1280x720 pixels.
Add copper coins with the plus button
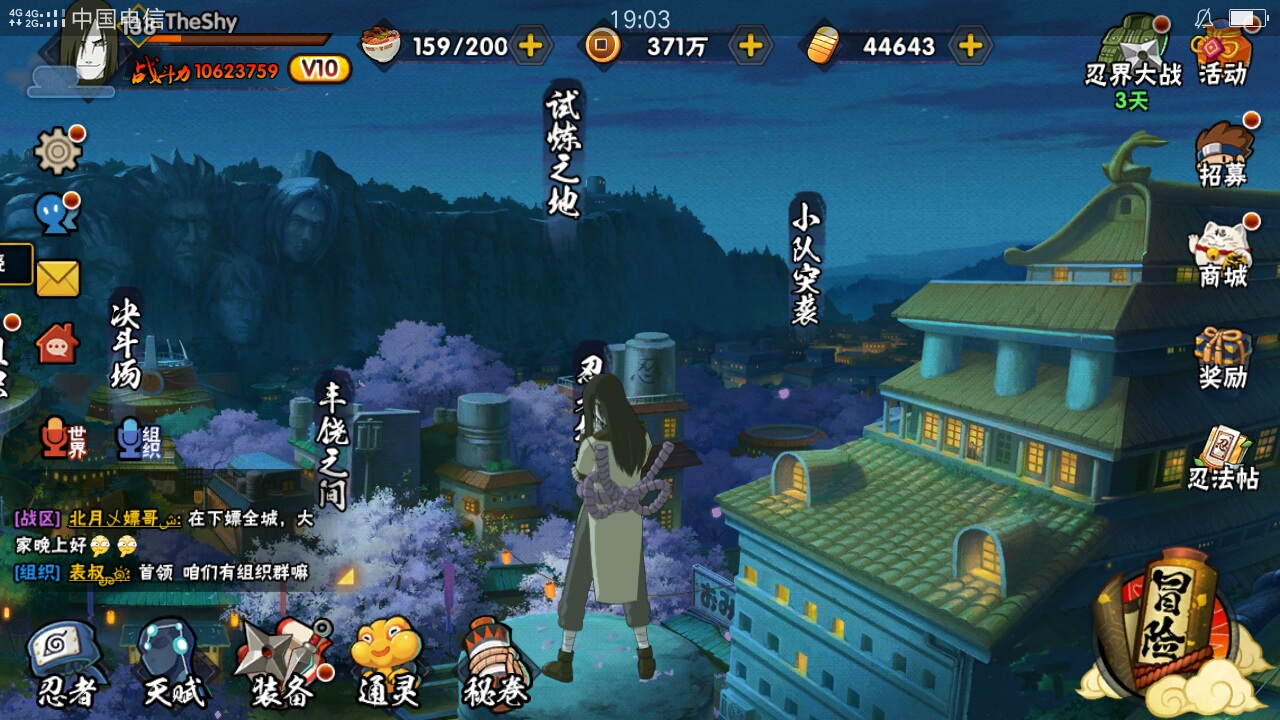click(750, 46)
